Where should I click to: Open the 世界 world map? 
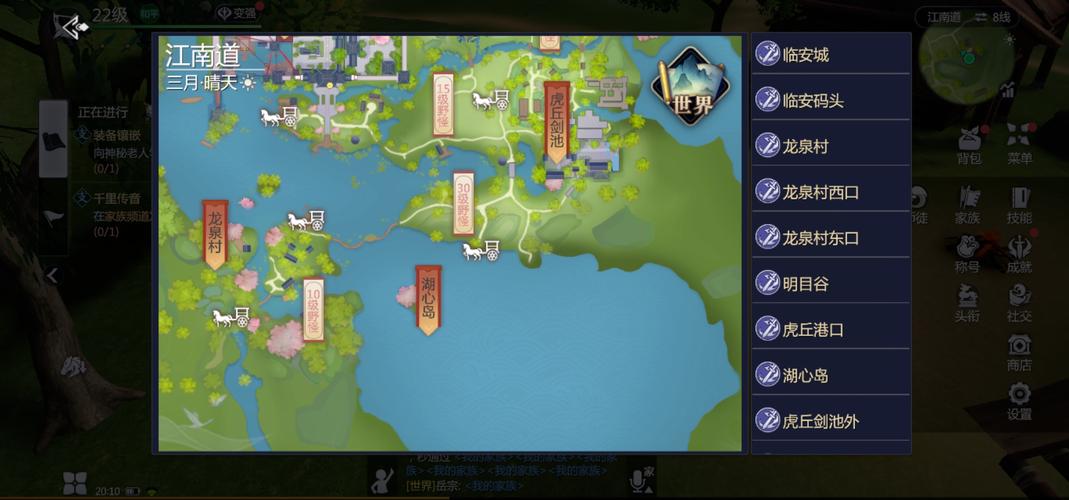tap(690, 87)
